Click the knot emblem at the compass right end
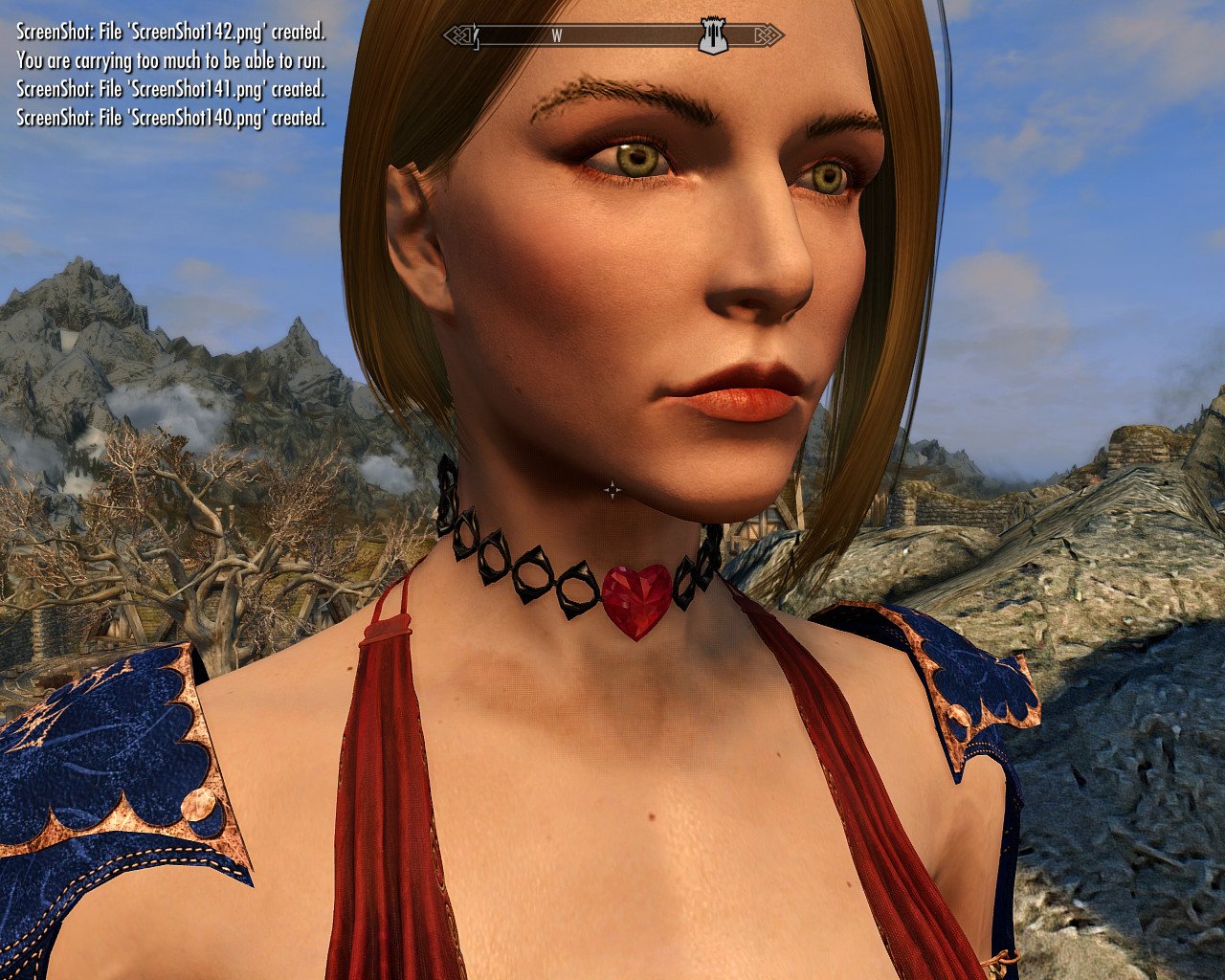The image size is (1225, 980). click(768, 33)
